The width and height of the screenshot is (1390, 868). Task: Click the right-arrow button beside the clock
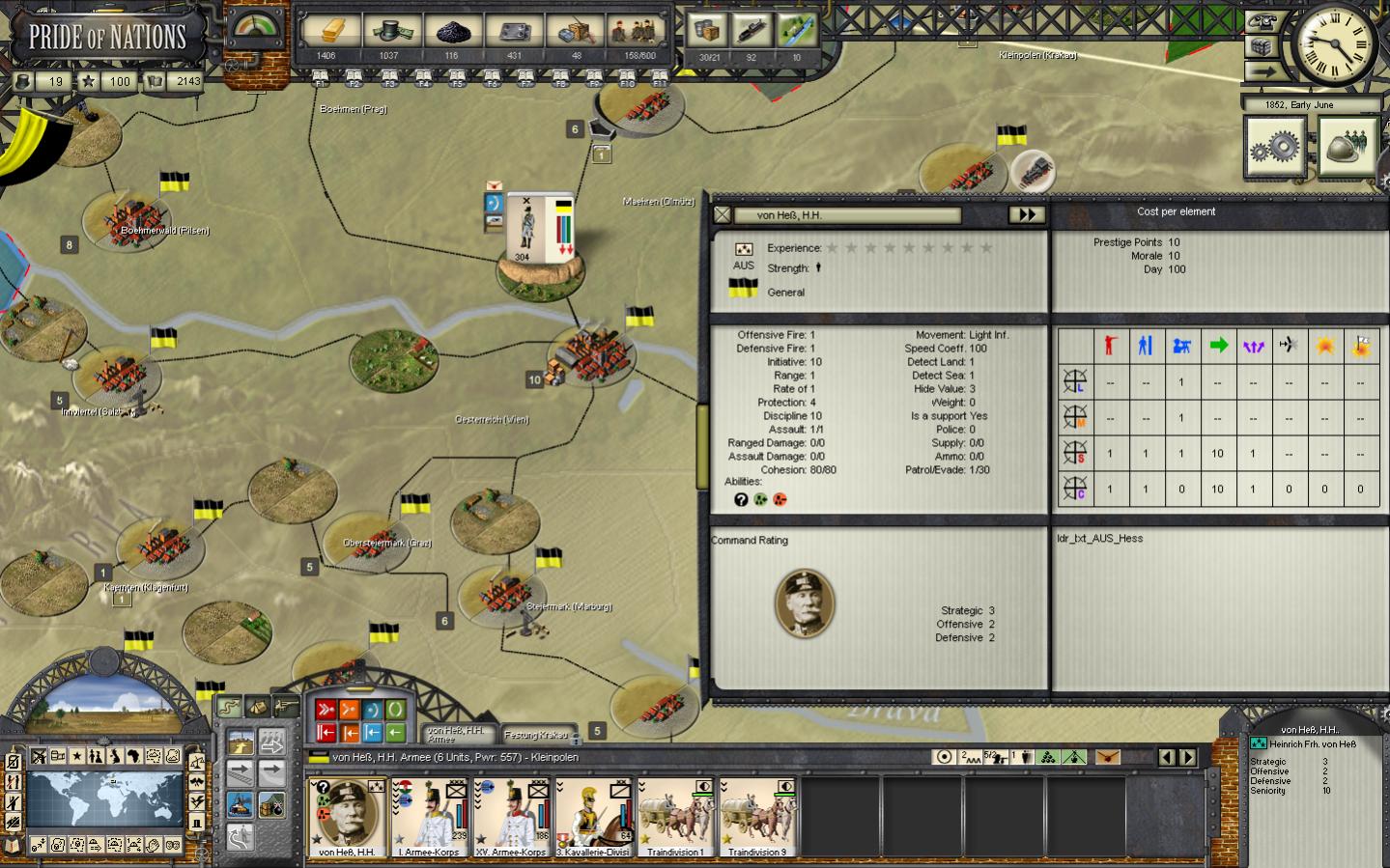[1262, 71]
